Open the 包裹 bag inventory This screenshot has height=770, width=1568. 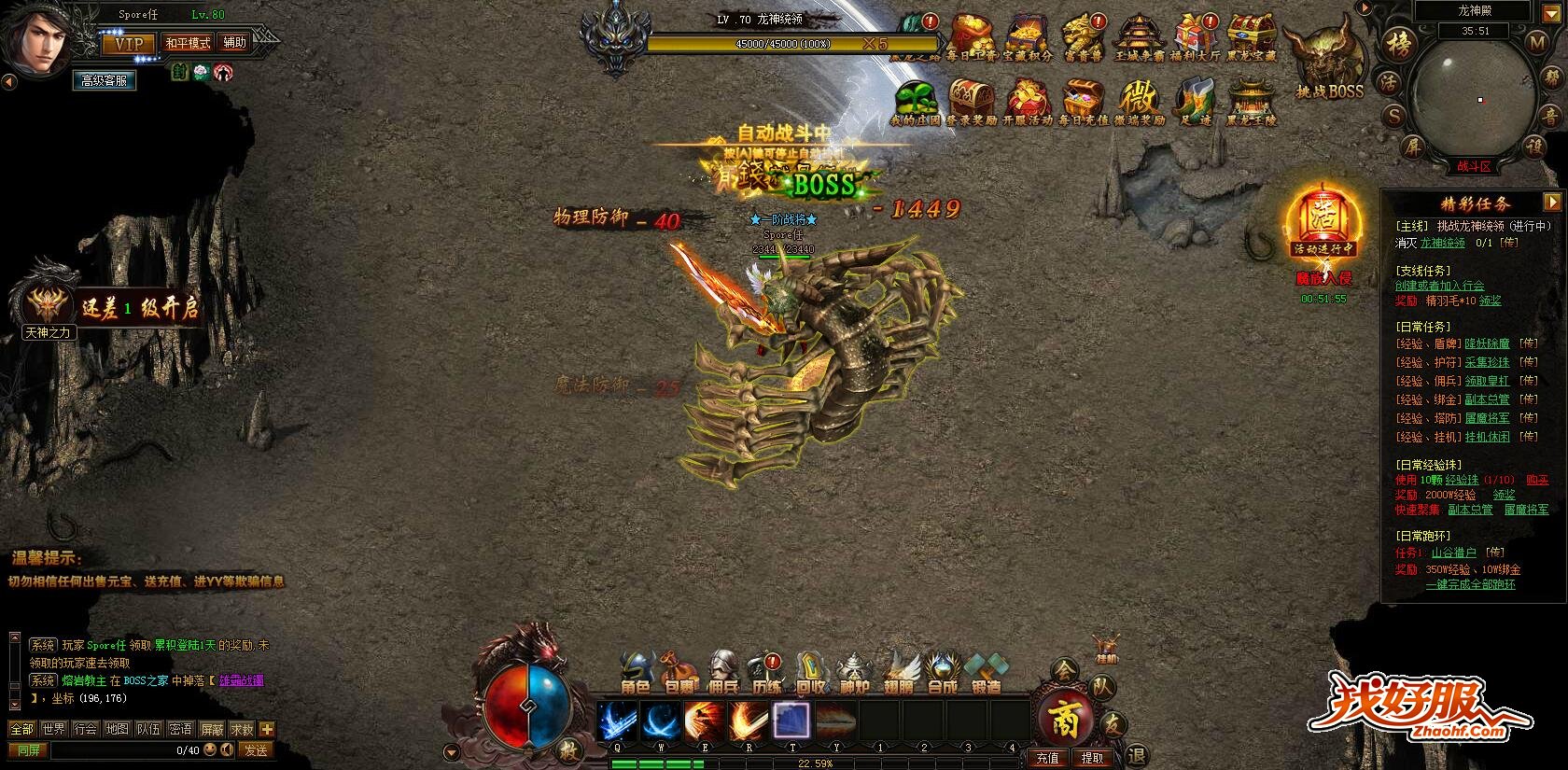pos(679,672)
